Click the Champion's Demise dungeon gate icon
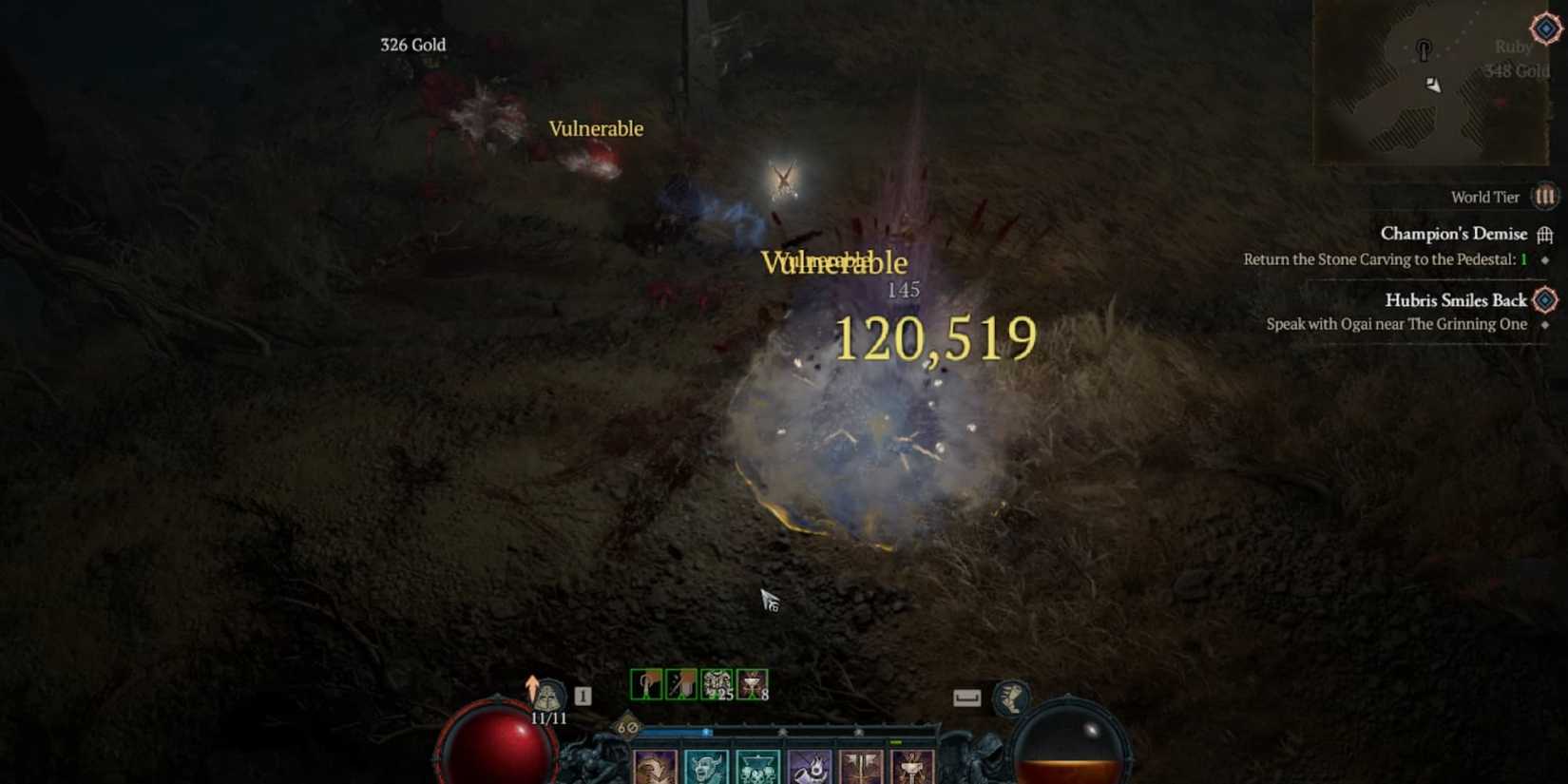Image resolution: width=1568 pixels, height=784 pixels. [x=1545, y=234]
